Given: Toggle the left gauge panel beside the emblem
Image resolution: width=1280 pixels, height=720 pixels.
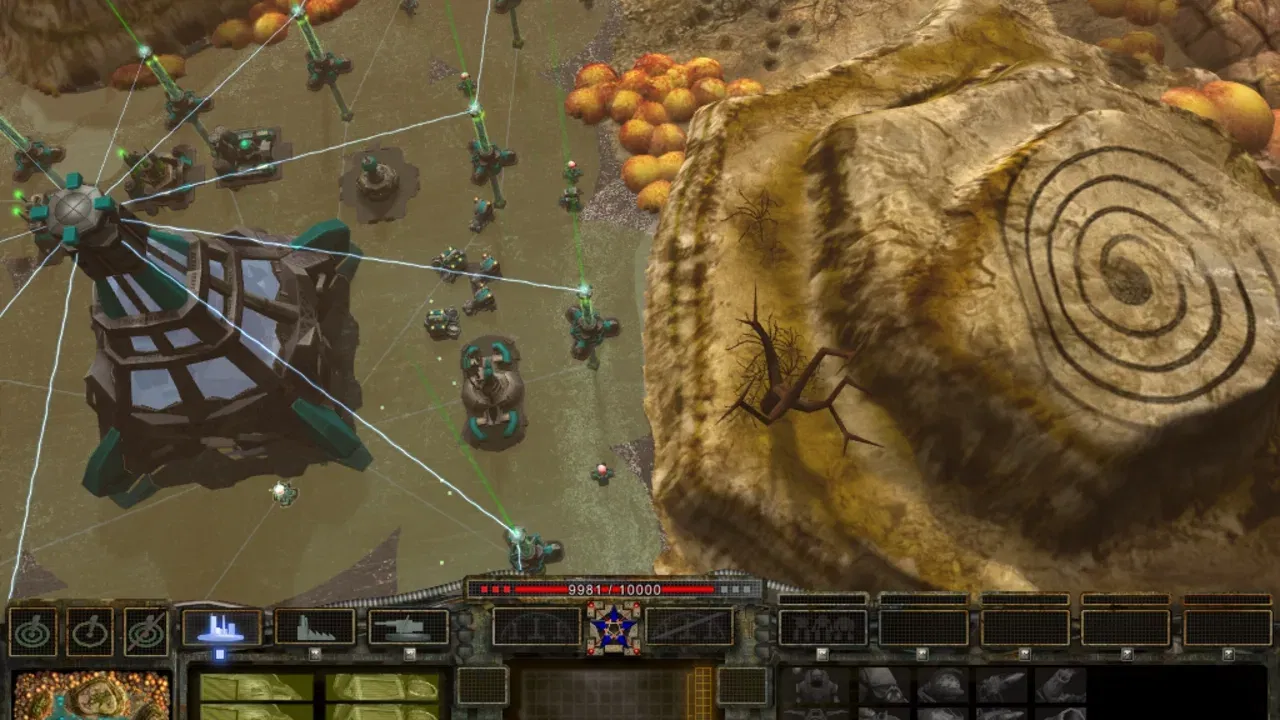Looking at the screenshot, I should pyautogui.click(x=537, y=627).
